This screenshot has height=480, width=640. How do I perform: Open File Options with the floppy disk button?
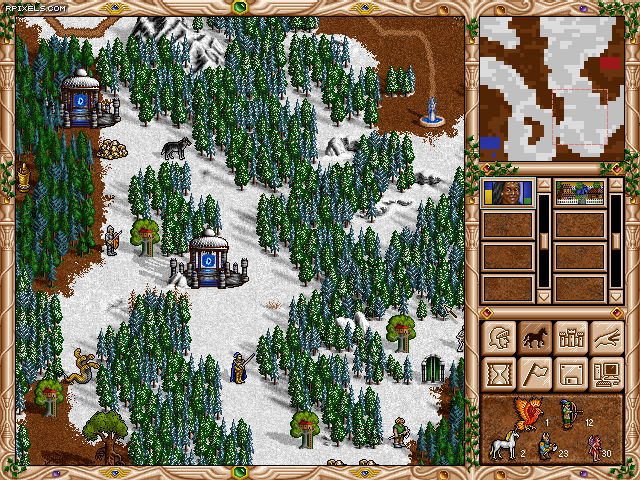pos(570,374)
